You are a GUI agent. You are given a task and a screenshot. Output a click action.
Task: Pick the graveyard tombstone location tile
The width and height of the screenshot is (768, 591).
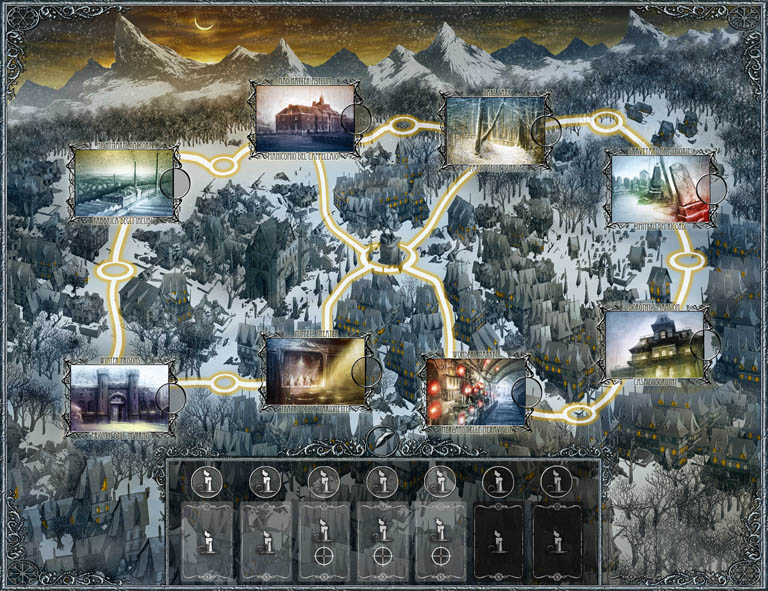point(658,188)
